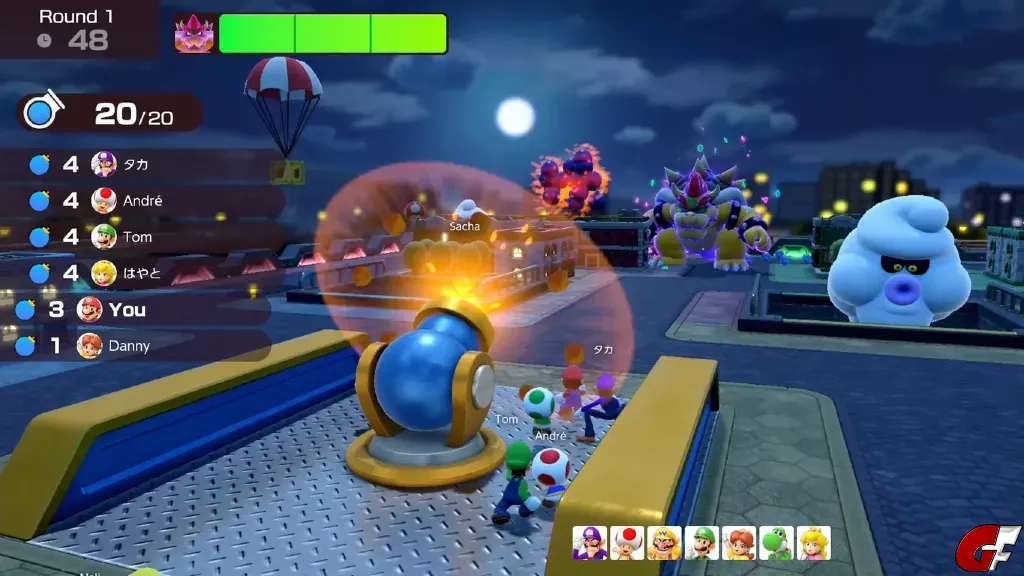Choose the Yoshi portrait in the team bar
1024x576 pixels.
tap(776, 543)
